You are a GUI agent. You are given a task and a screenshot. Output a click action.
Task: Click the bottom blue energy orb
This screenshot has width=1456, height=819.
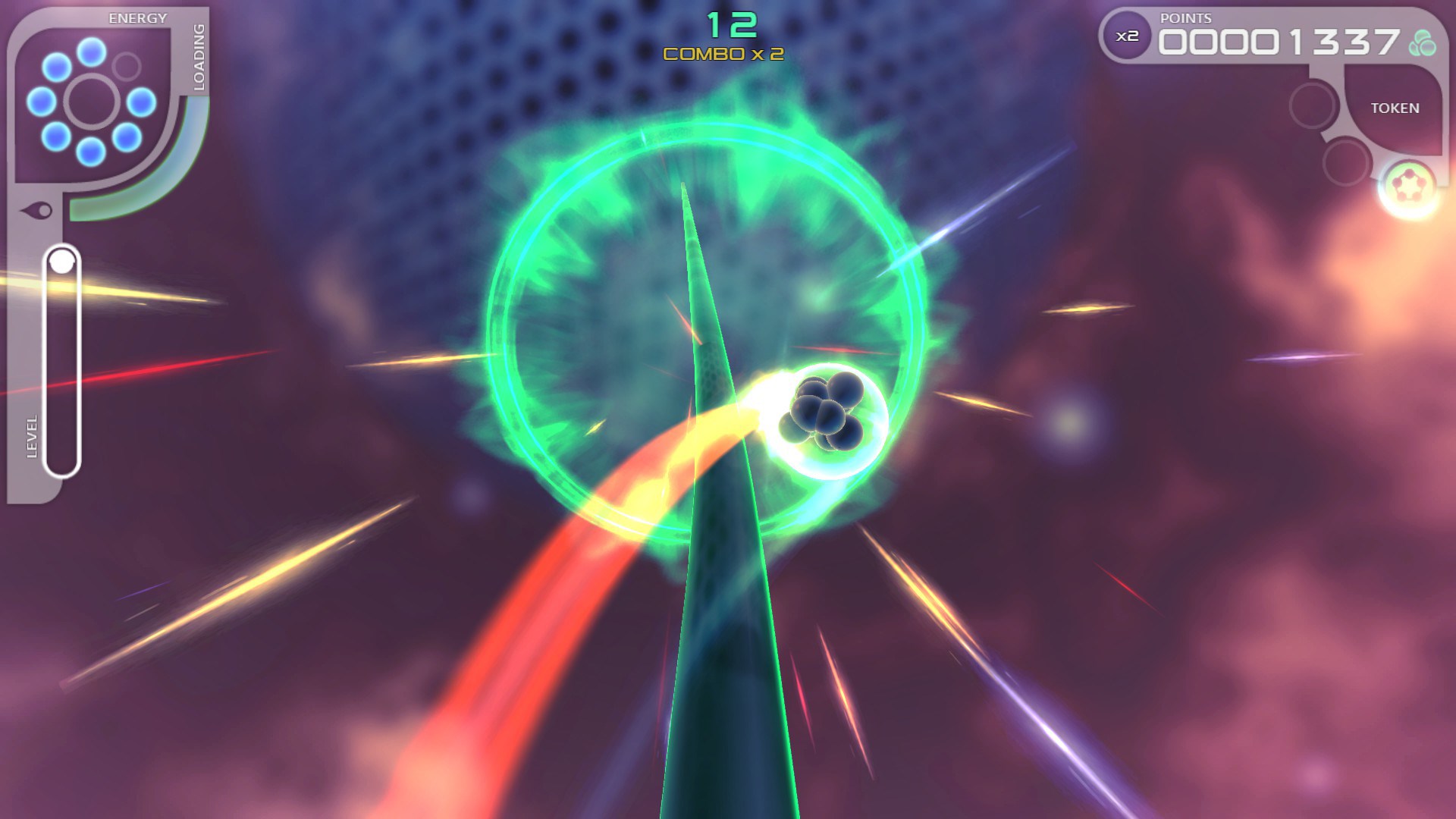point(90,152)
